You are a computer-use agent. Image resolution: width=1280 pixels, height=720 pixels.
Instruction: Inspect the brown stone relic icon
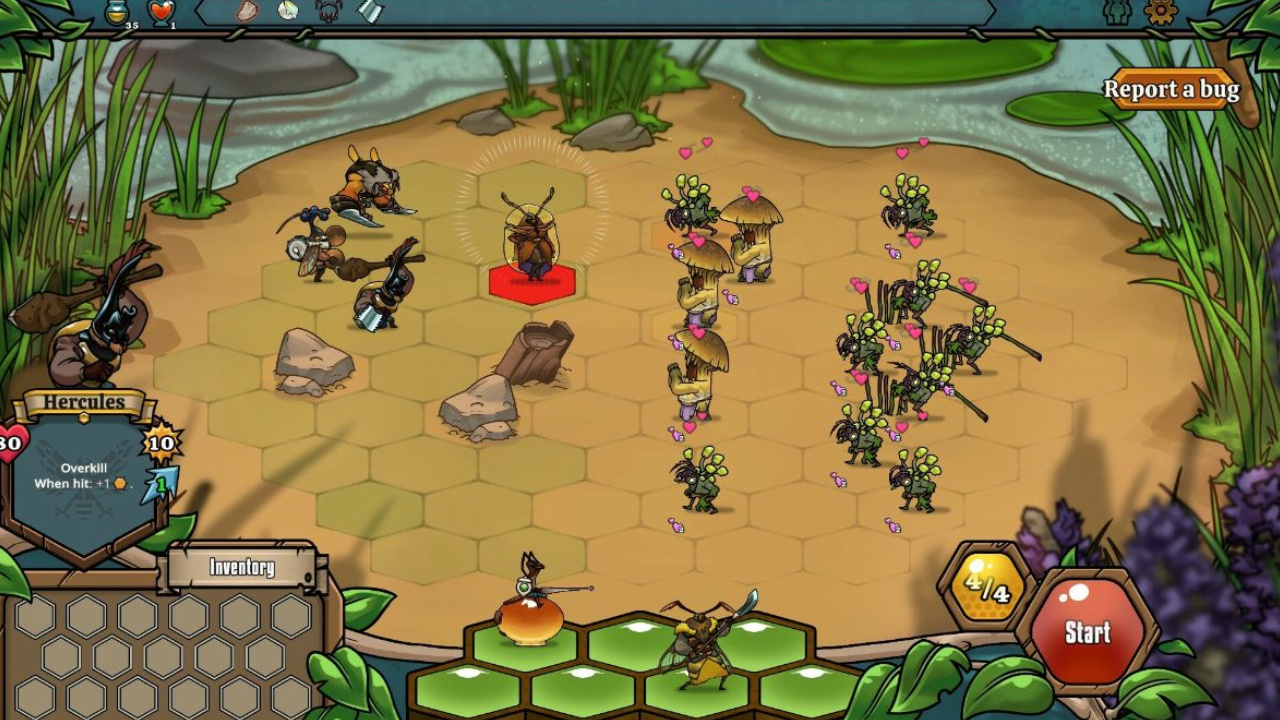point(247,11)
